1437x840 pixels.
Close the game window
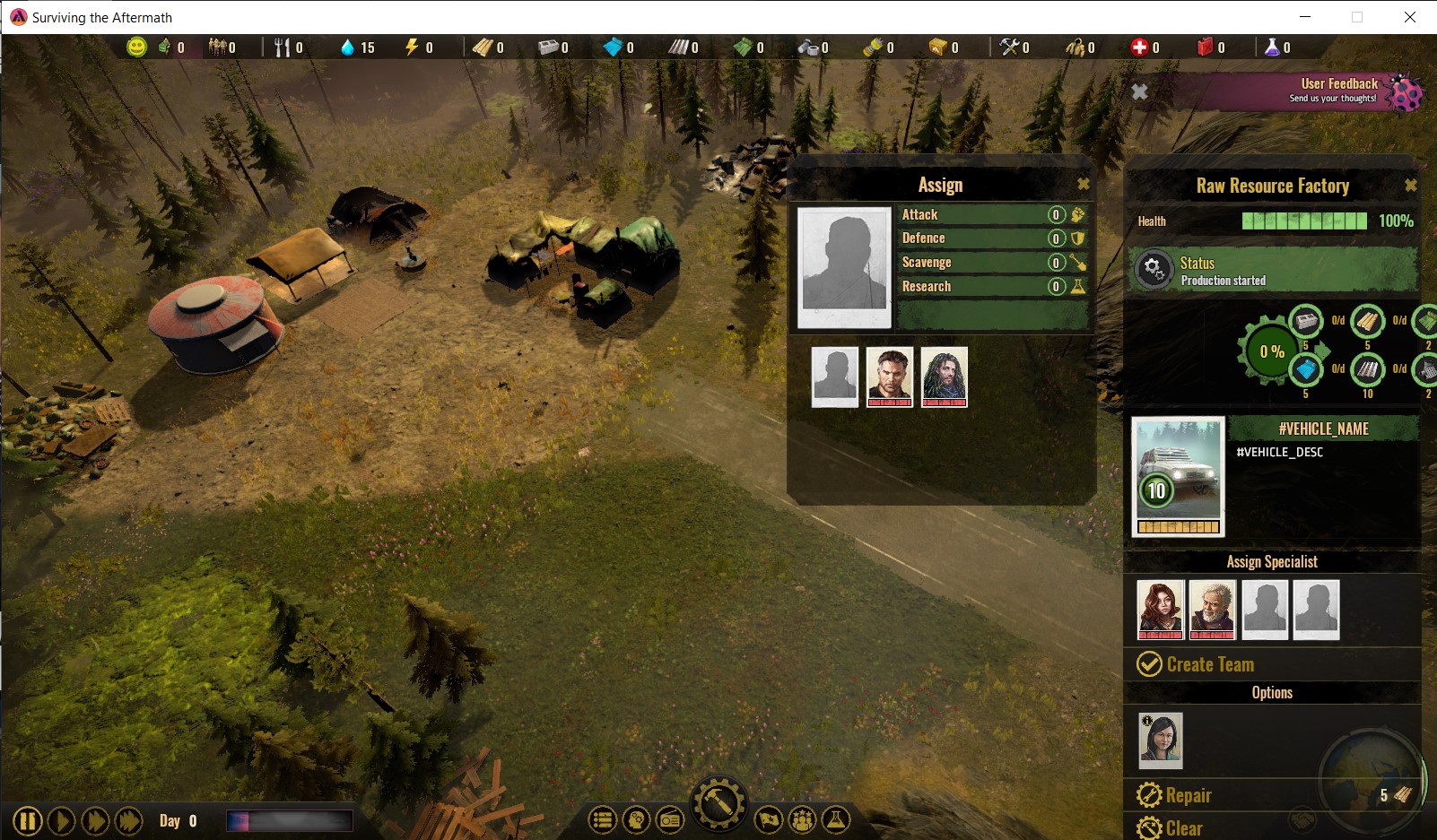[1409, 17]
